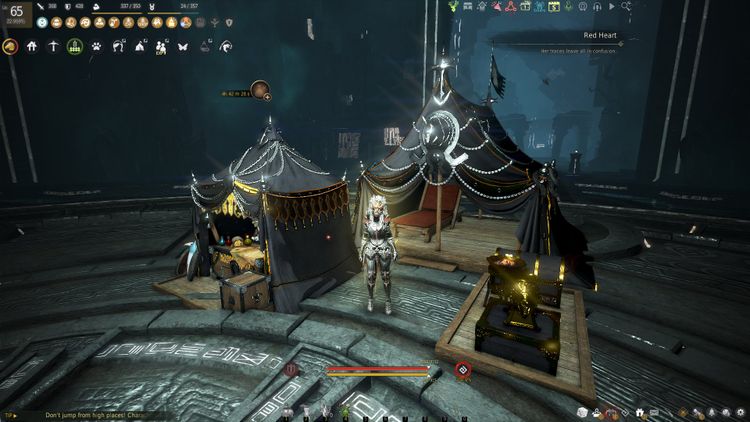This screenshot has height=422, width=750.
Task: Open the headphones icon in top bar
Action: 596,7
